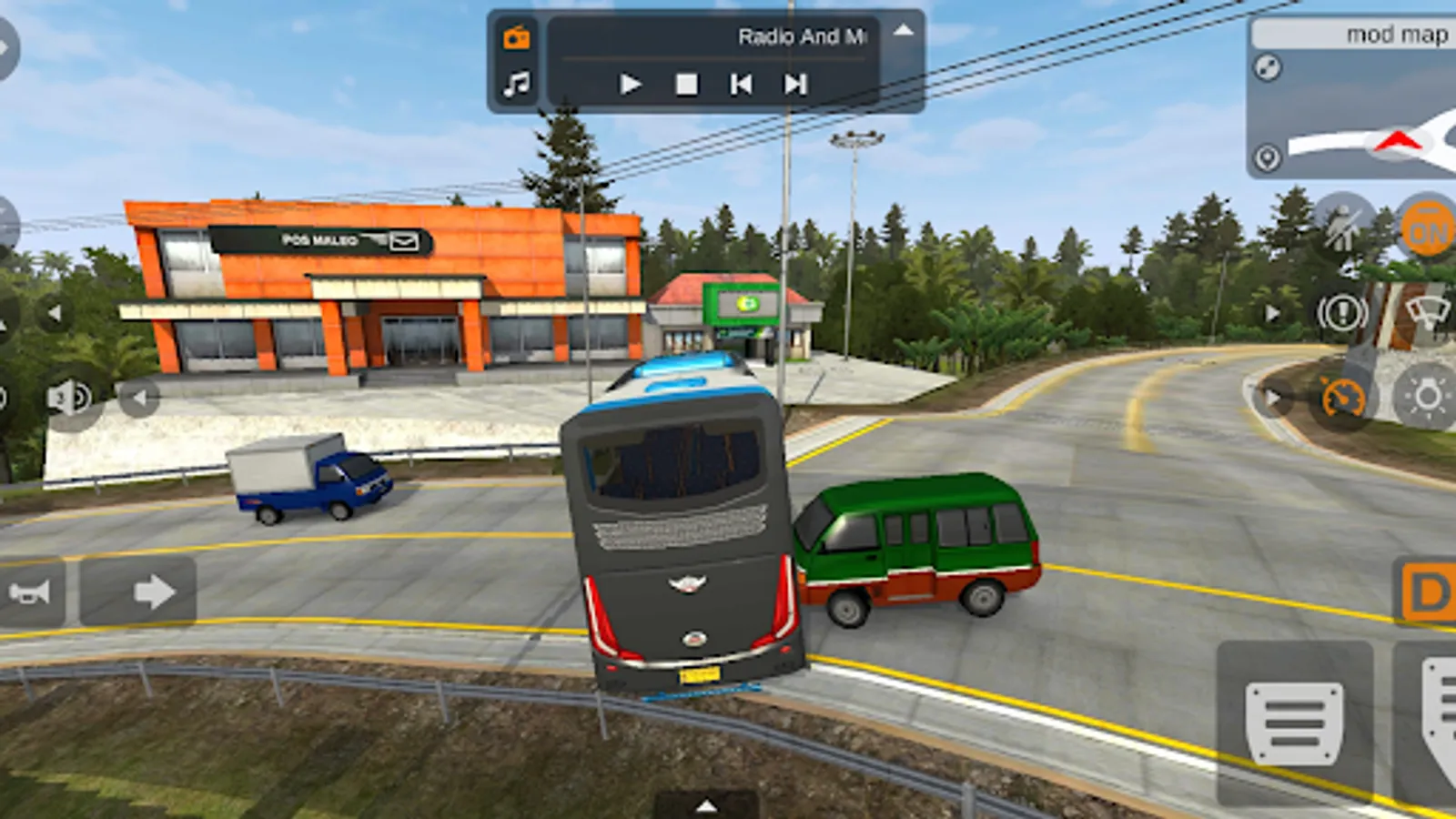This screenshot has height=819, width=1456.
Task: Tap the numbered horn speaker icon
Action: pos(69,398)
